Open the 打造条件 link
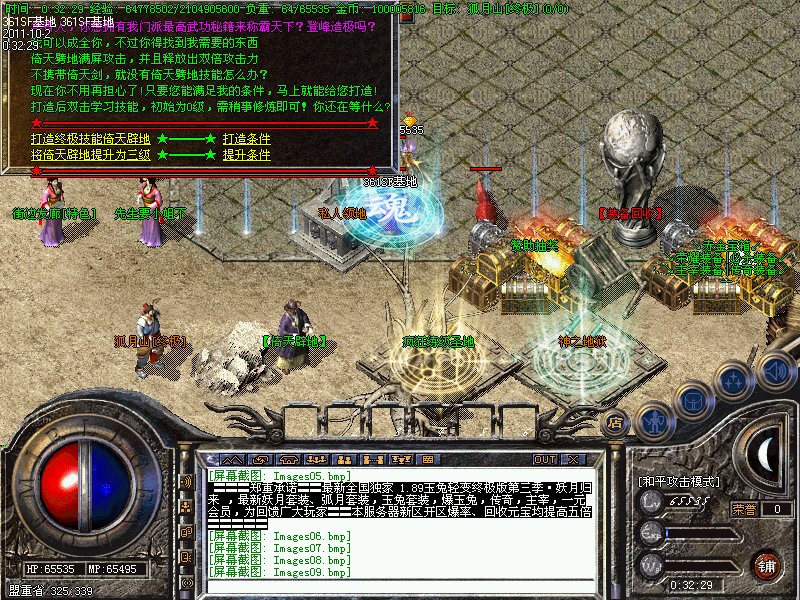The height and width of the screenshot is (600, 800). (x=246, y=139)
